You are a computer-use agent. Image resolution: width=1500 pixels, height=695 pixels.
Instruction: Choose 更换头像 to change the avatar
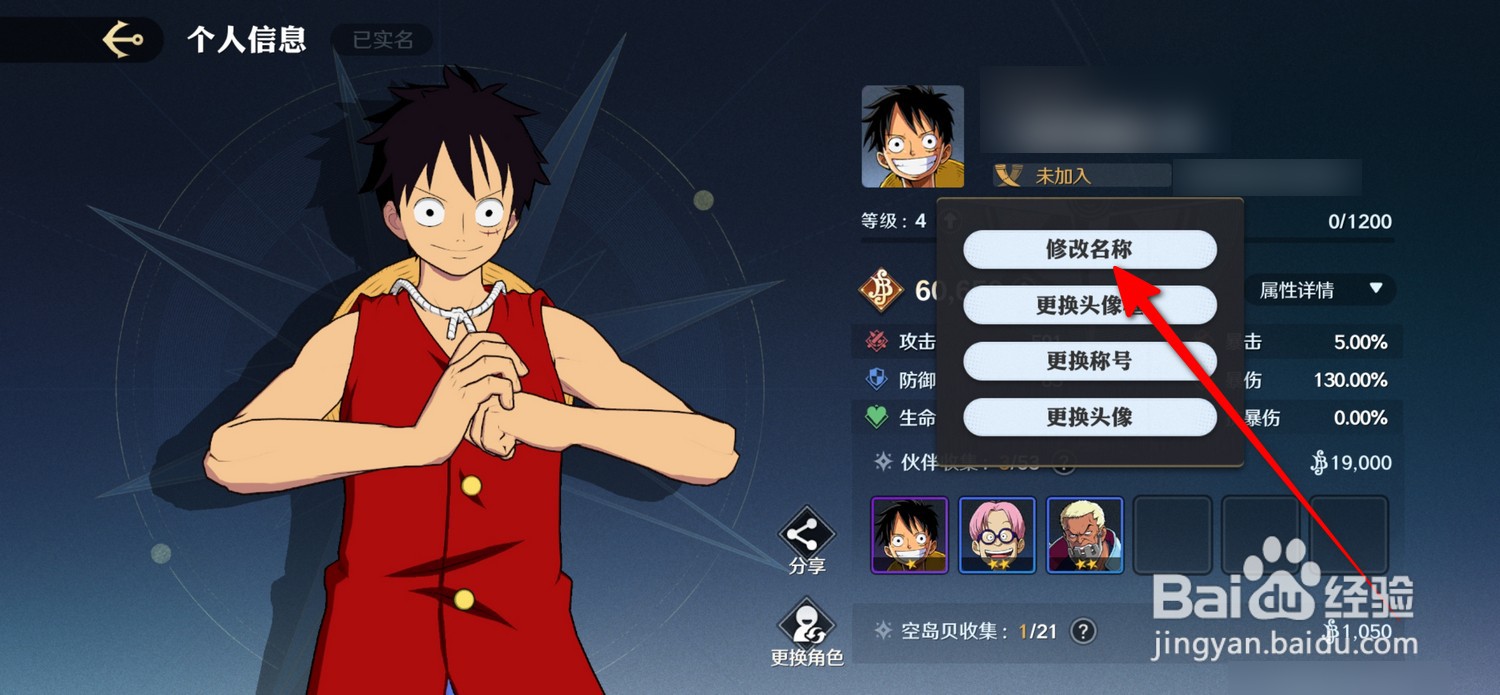[1089, 417]
